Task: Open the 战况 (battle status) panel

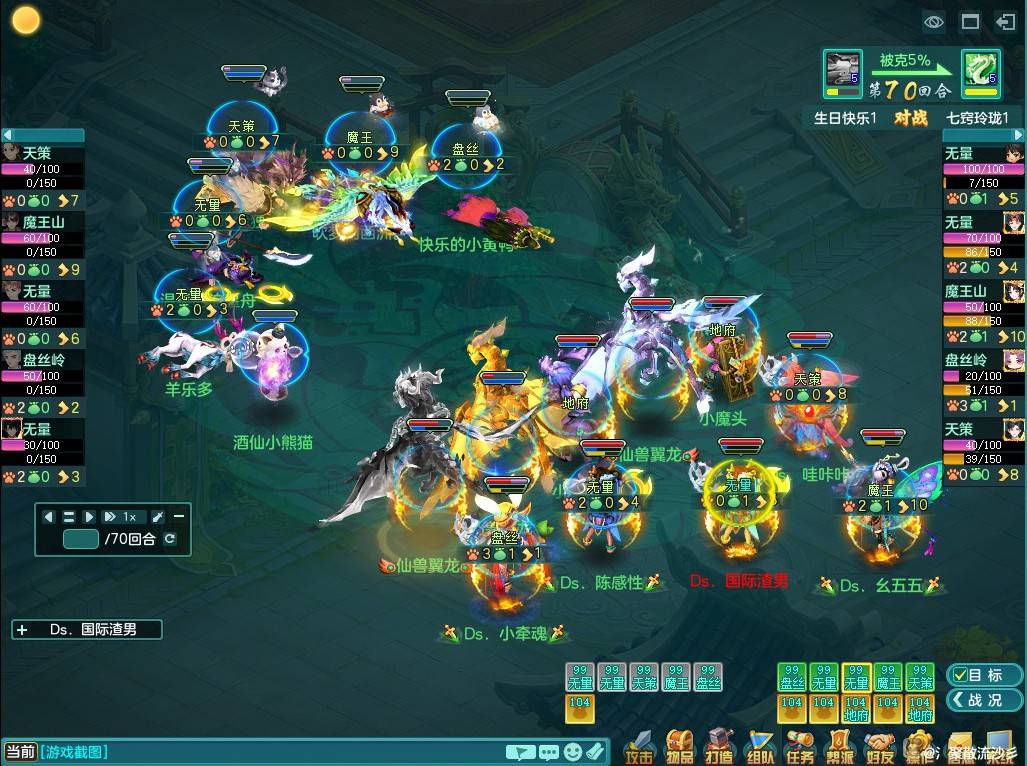Action: click(984, 700)
